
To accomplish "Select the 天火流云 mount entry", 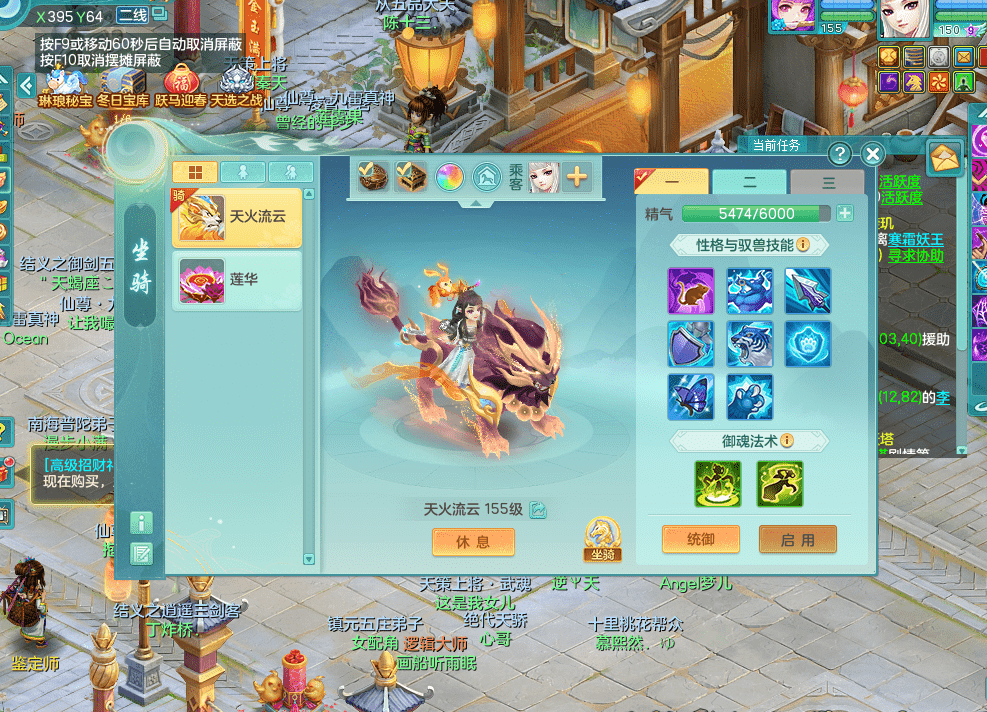I will click(237, 217).
